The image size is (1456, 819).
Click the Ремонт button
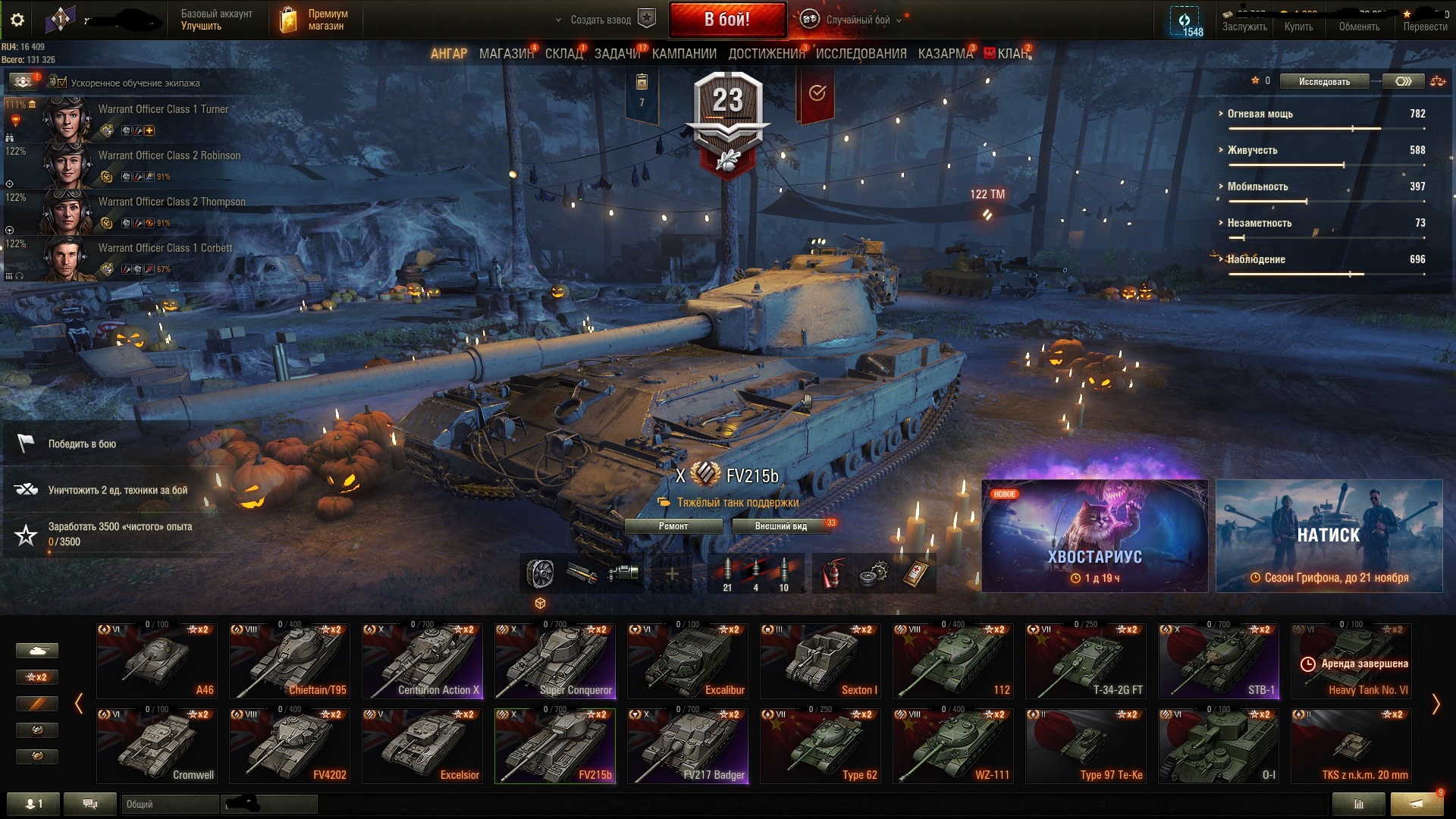point(673,526)
